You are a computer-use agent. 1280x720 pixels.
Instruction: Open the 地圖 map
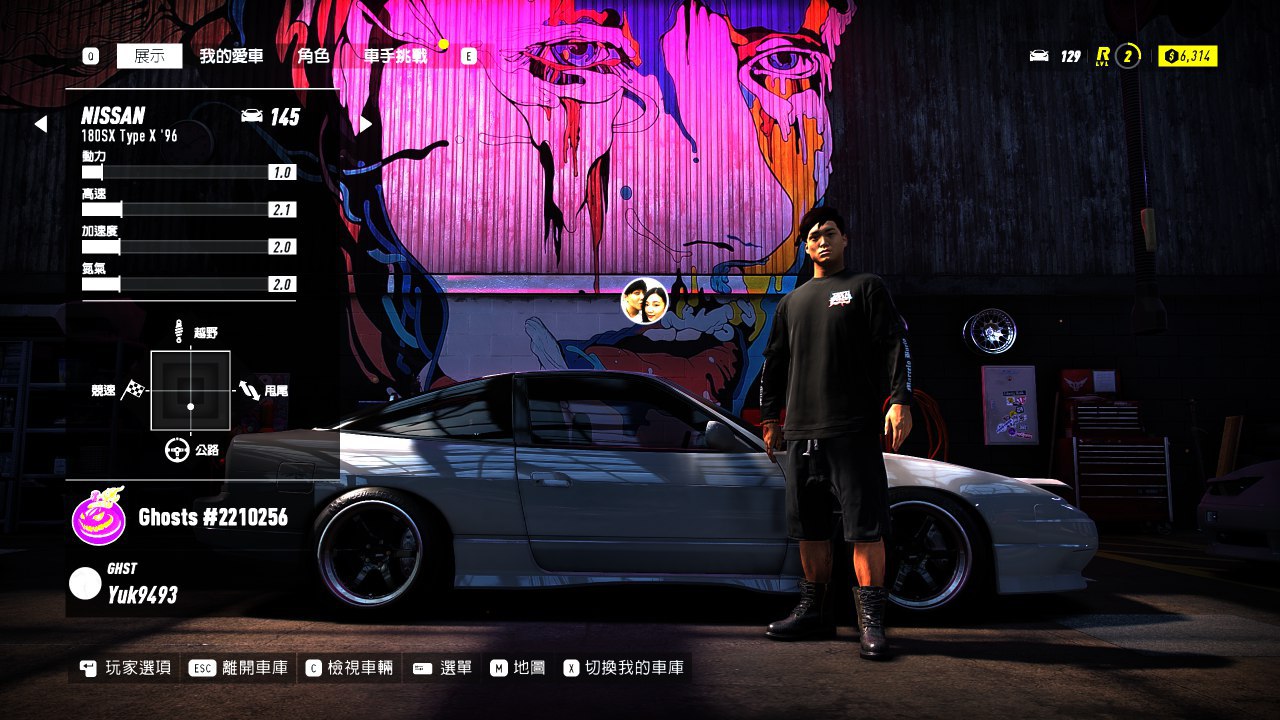coord(518,668)
